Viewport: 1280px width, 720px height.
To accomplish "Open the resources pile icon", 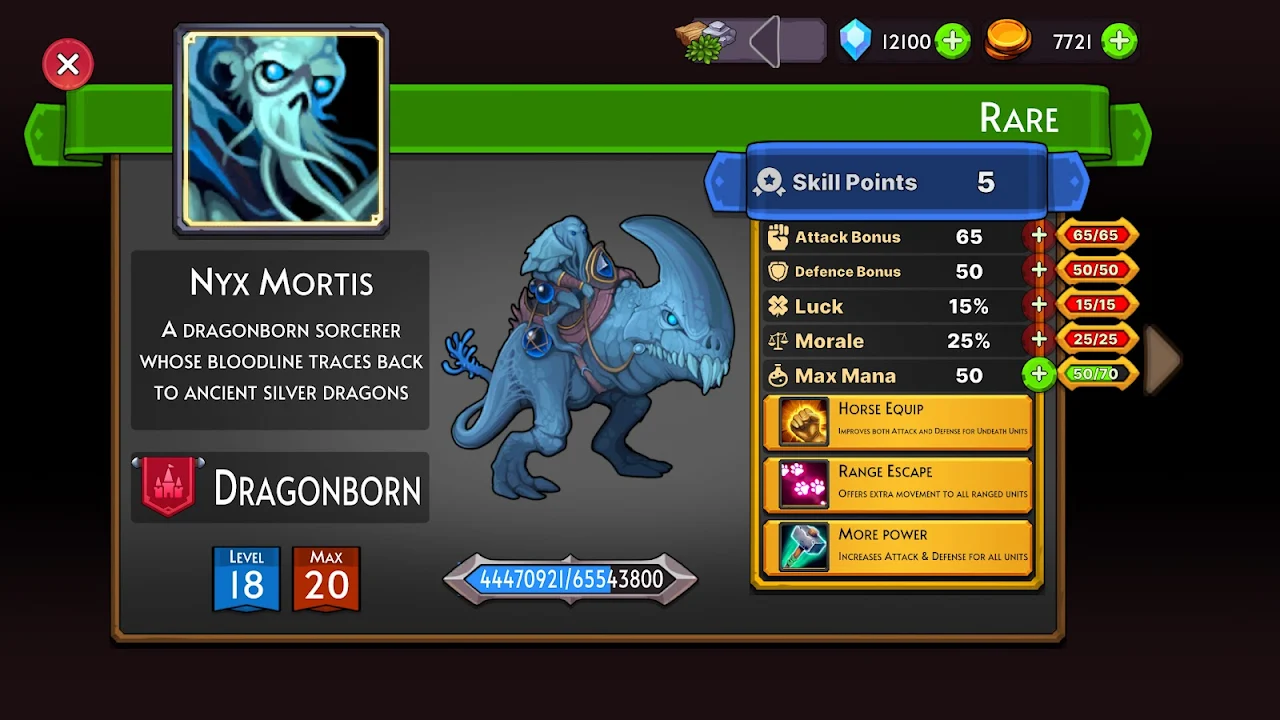I will click(707, 42).
